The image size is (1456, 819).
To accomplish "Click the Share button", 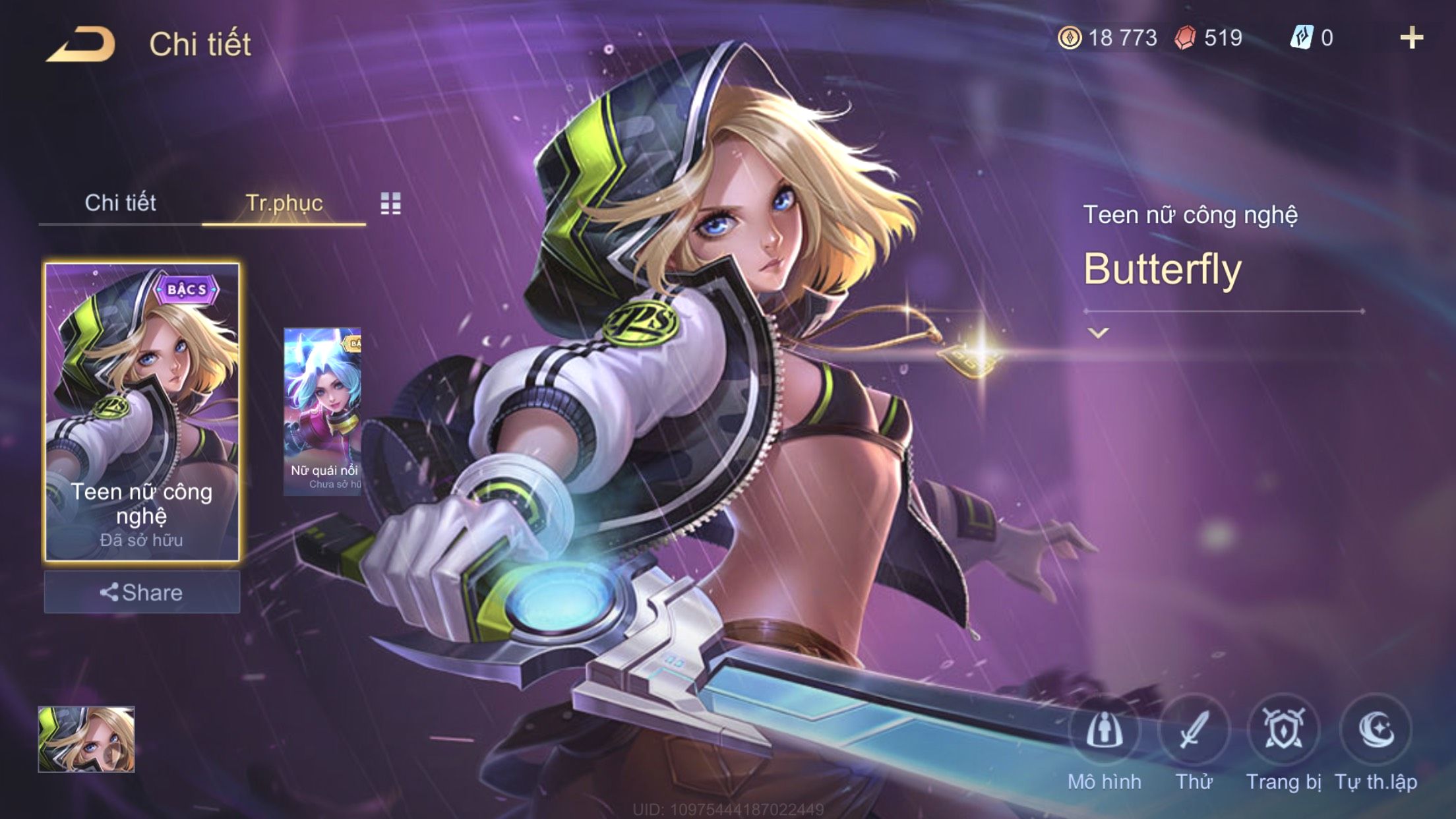I will point(142,592).
